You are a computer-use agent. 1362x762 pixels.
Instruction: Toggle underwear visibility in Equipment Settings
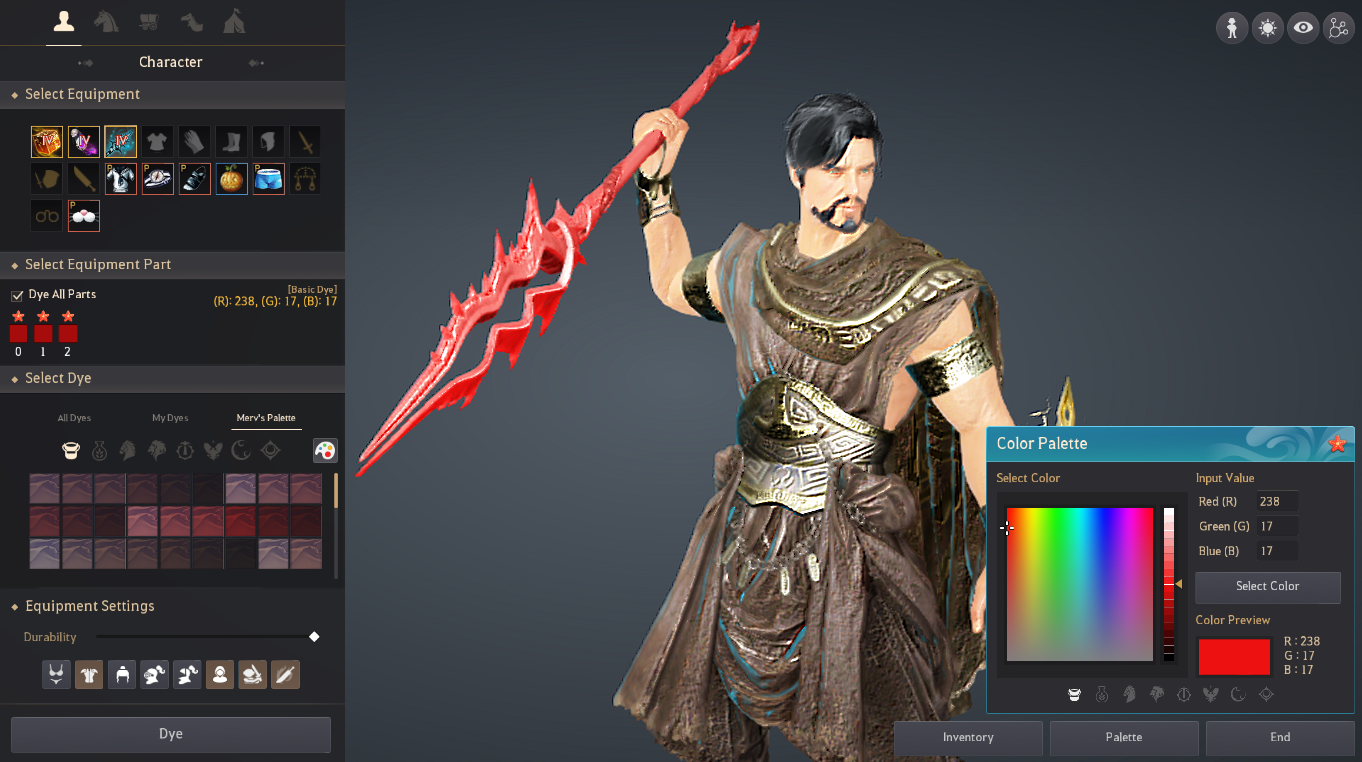coord(56,674)
